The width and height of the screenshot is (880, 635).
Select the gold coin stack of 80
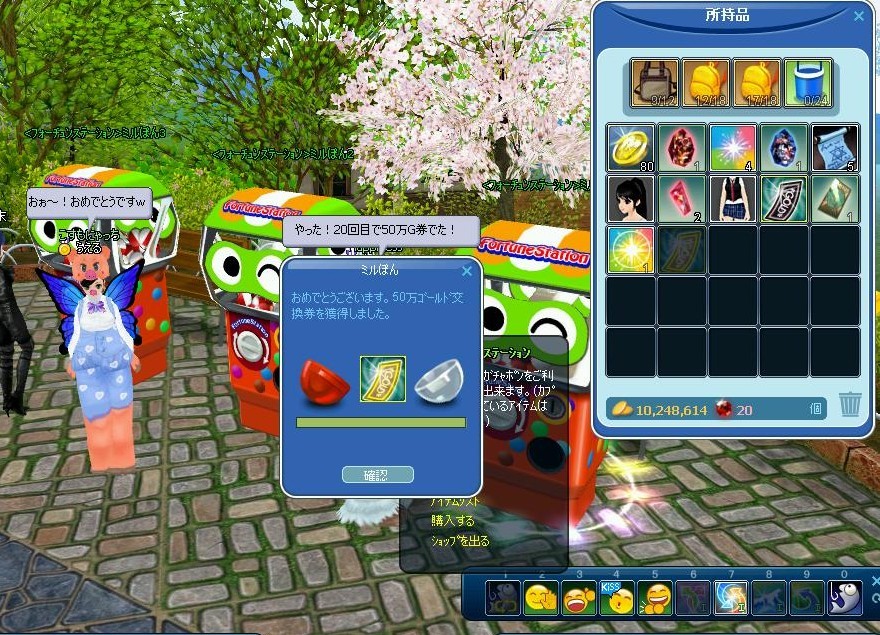pos(630,147)
